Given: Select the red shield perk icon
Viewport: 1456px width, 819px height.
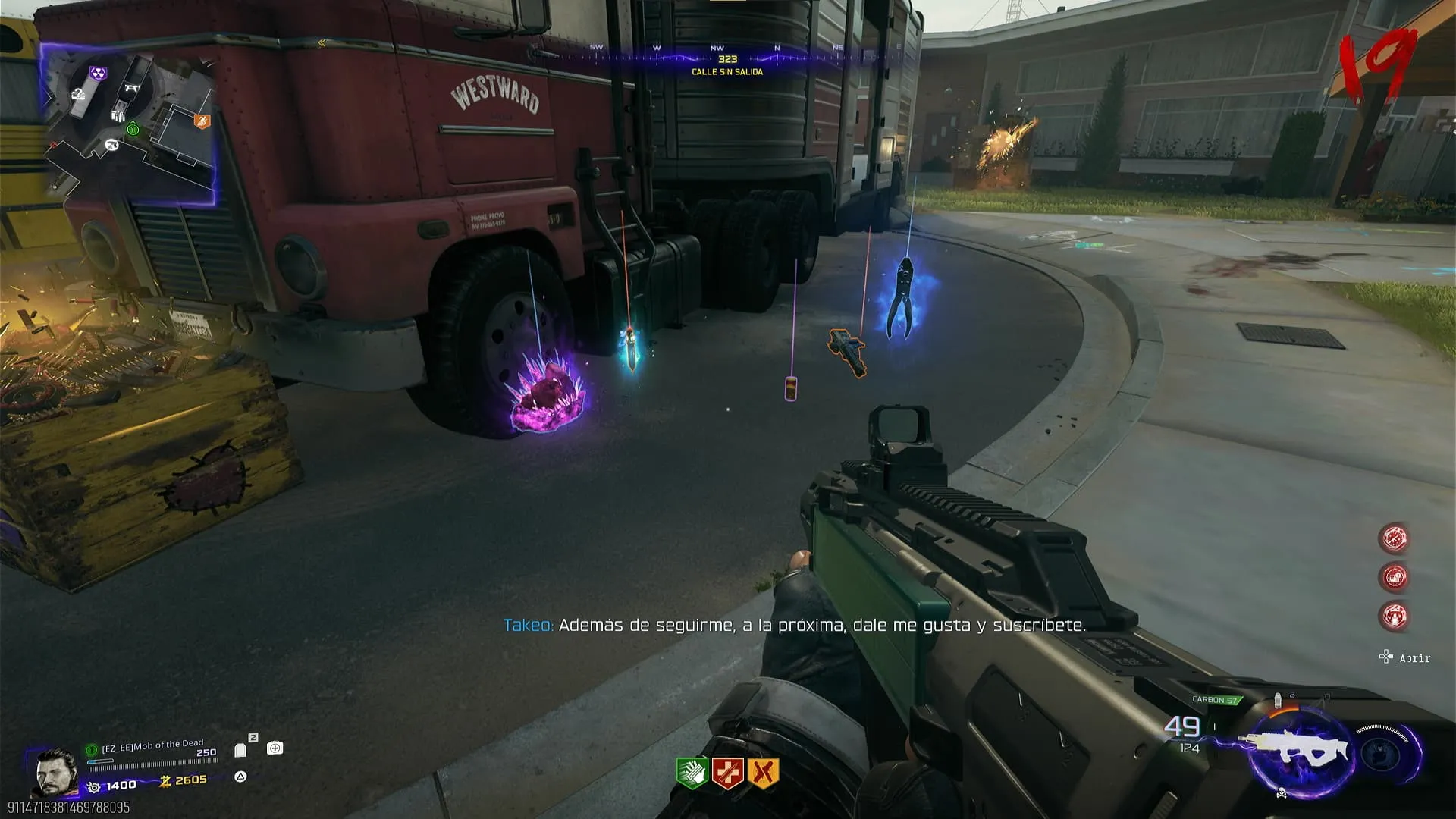Looking at the screenshot, I should [727, 773].
